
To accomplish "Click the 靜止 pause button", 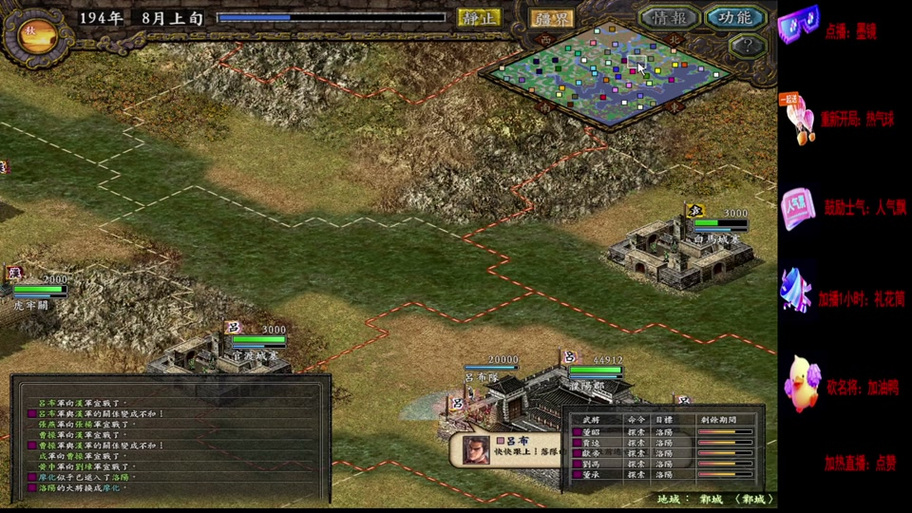I will tap(478, 17).
